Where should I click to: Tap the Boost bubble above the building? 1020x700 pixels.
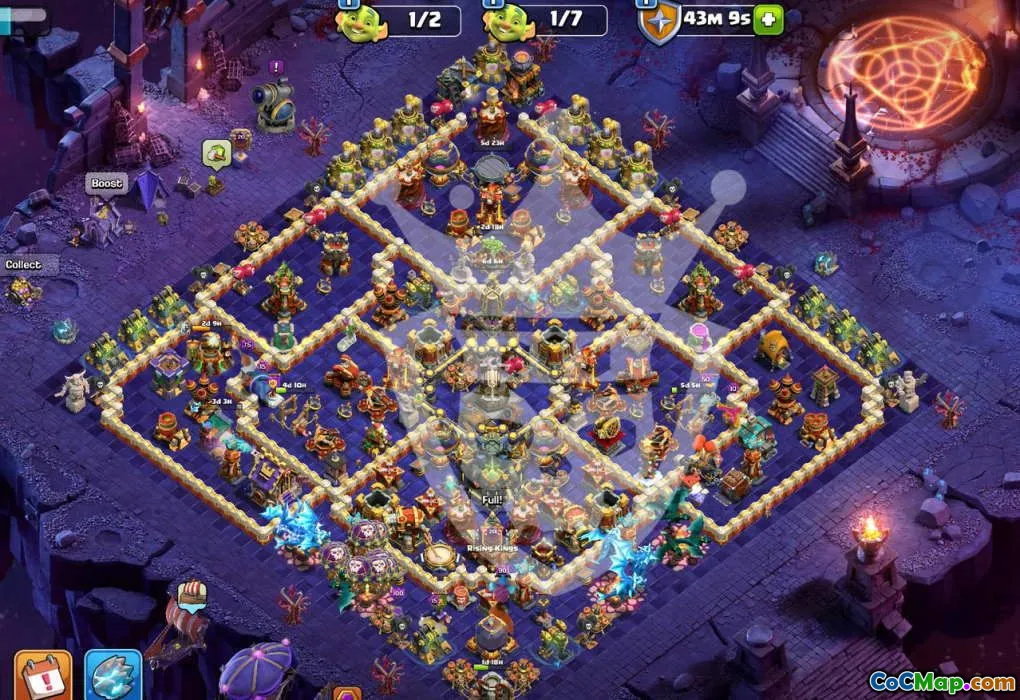click(107, 184)
